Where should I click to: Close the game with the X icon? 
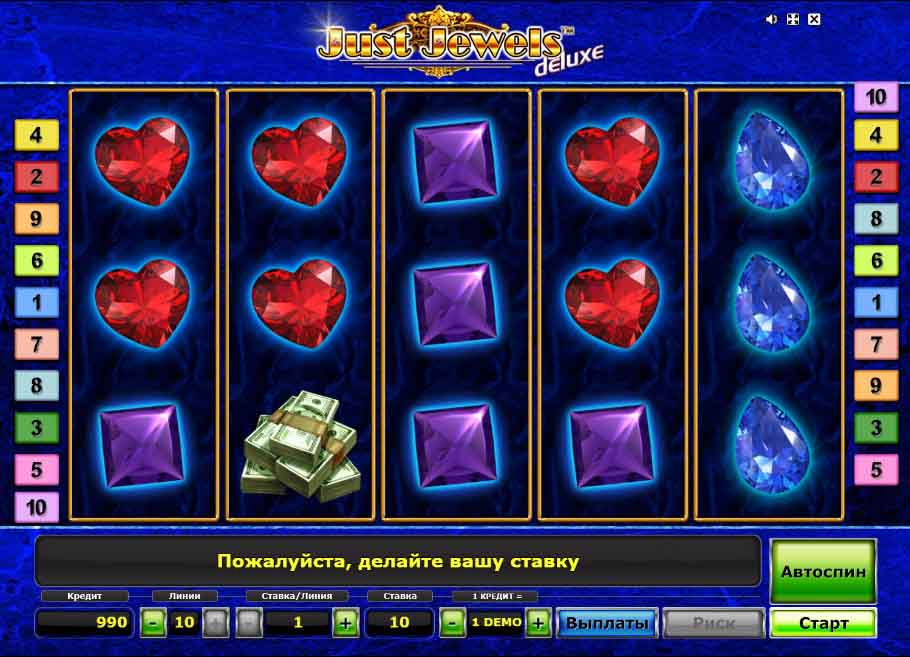[x=814, y=19]
